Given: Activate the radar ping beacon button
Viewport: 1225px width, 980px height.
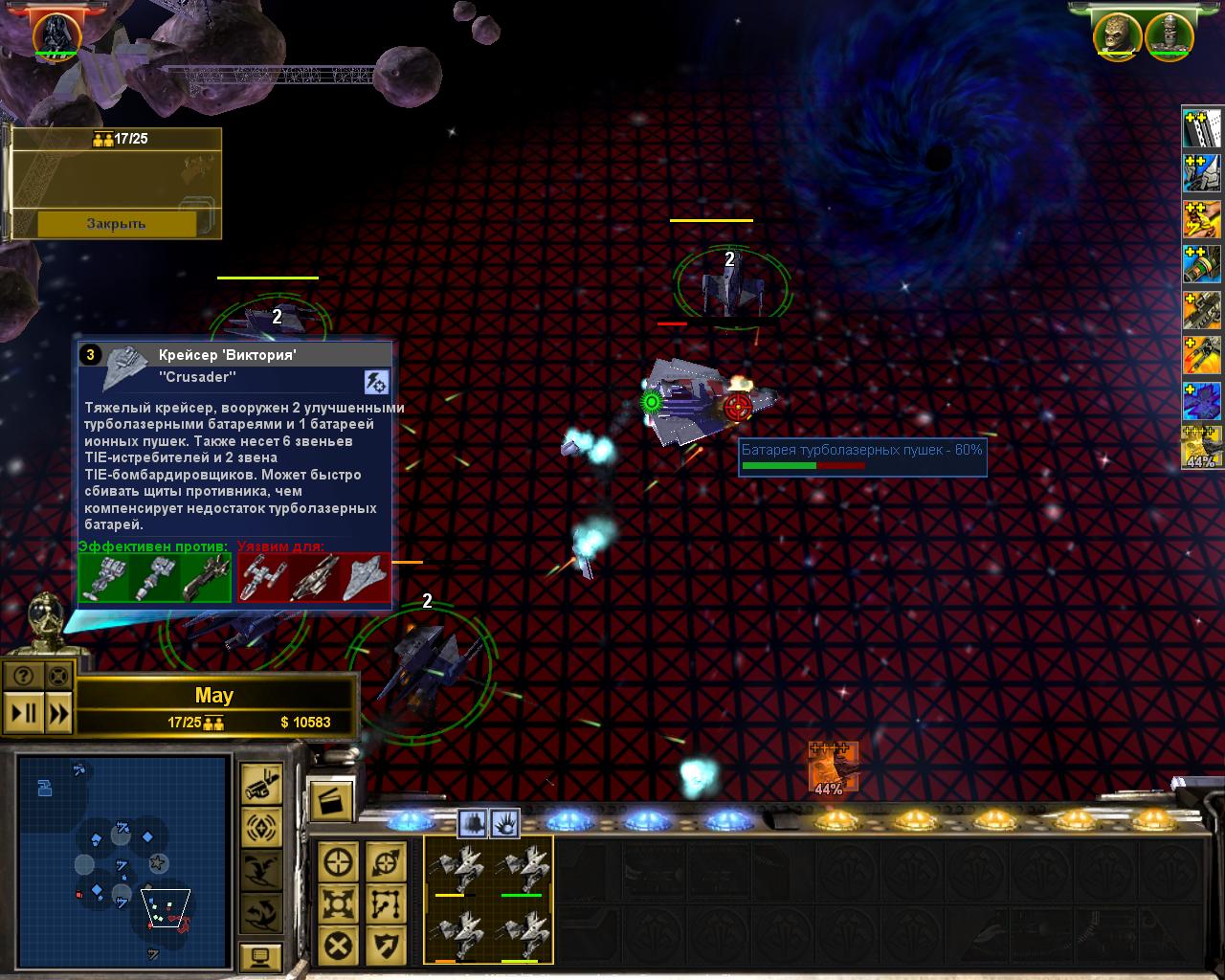Looking at the screenshot, I should click(x=260, y=826).
